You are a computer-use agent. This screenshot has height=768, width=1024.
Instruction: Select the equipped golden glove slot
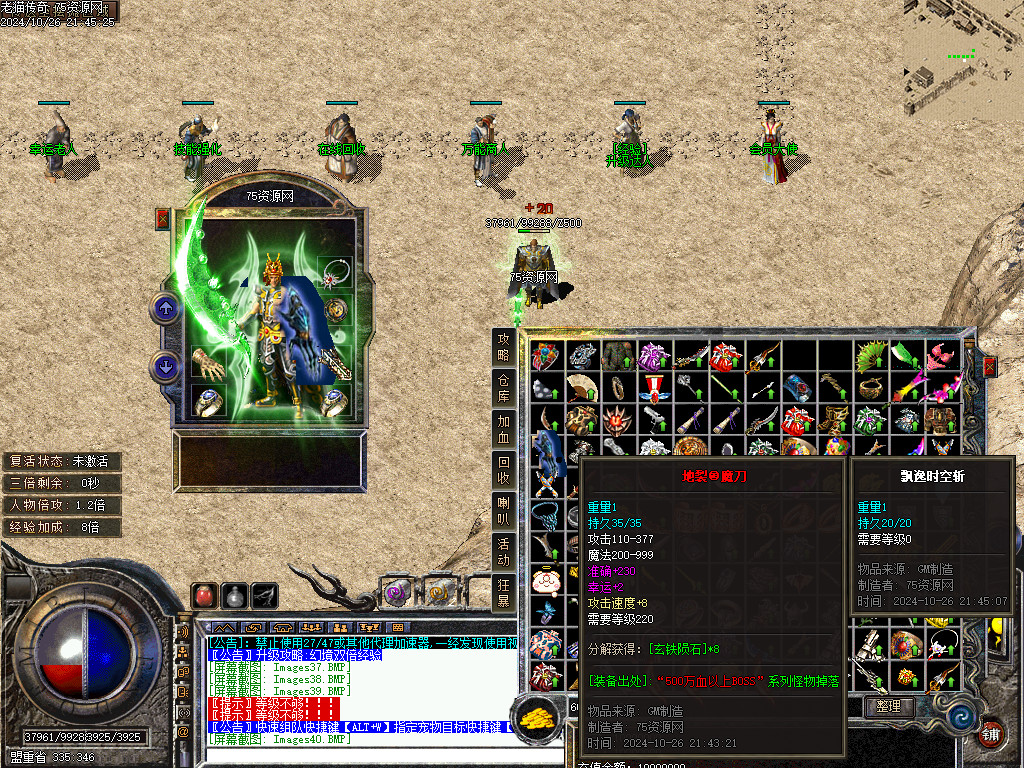pos(208,364)
